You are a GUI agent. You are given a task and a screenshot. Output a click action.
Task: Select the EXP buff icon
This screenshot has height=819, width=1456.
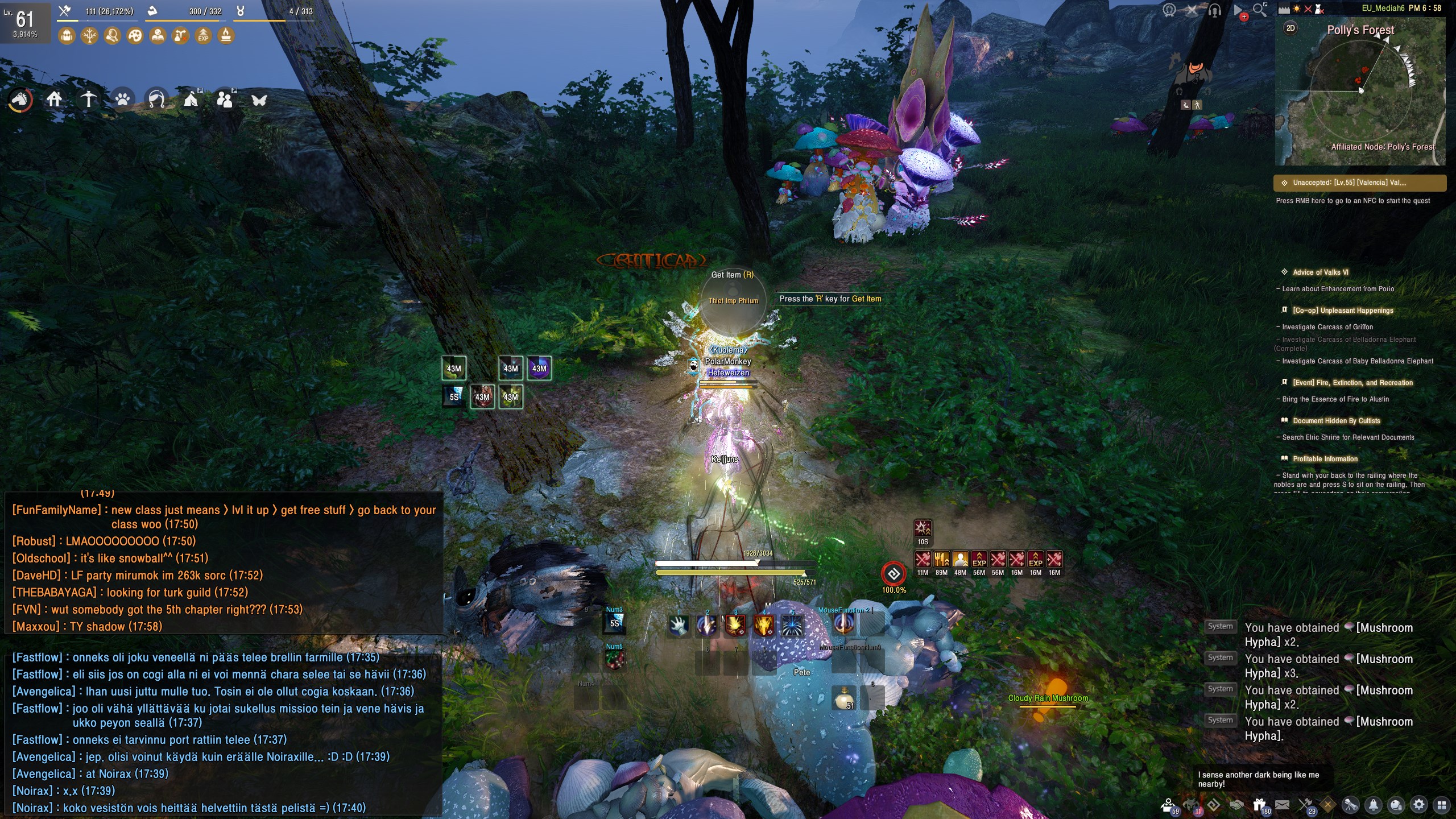pyautogui.click(x=203, y=36)
